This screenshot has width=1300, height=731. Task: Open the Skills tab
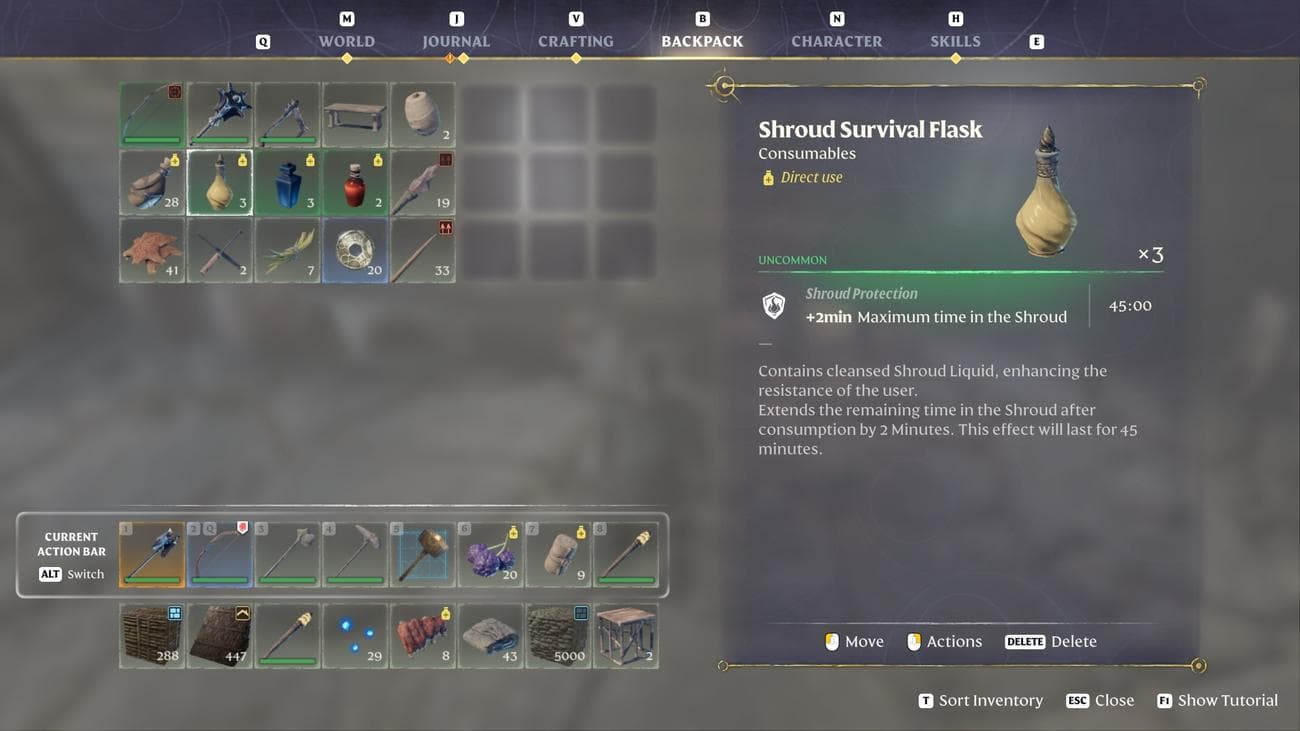point(955,41)
